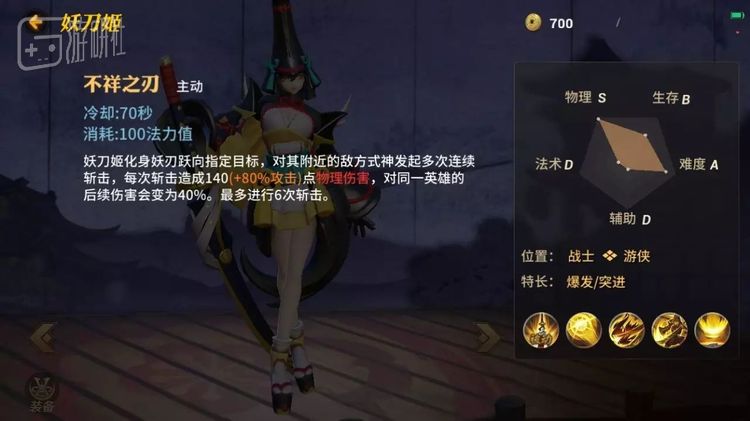750x421 pixels.
Task: Select the skill icon with the standing figure
Action: pos(540,329)
